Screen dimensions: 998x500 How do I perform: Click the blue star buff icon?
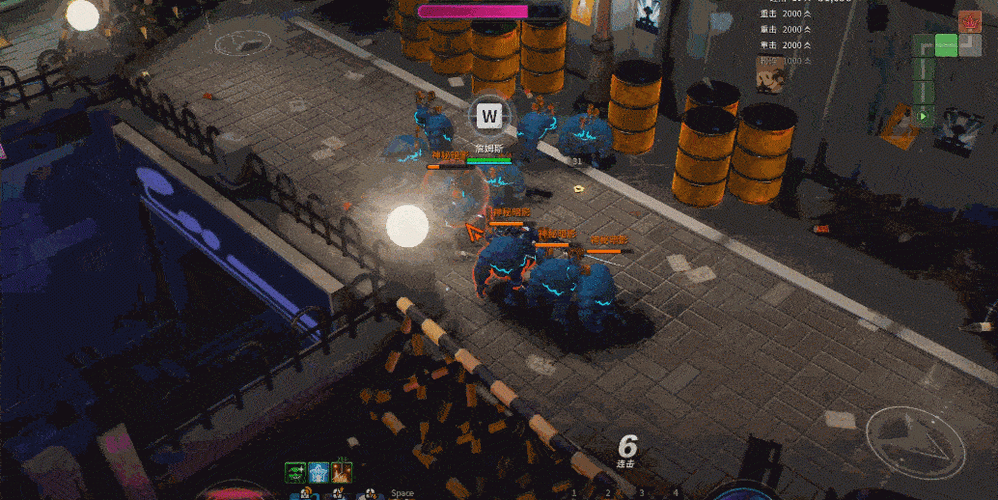[x=319, y=472]
